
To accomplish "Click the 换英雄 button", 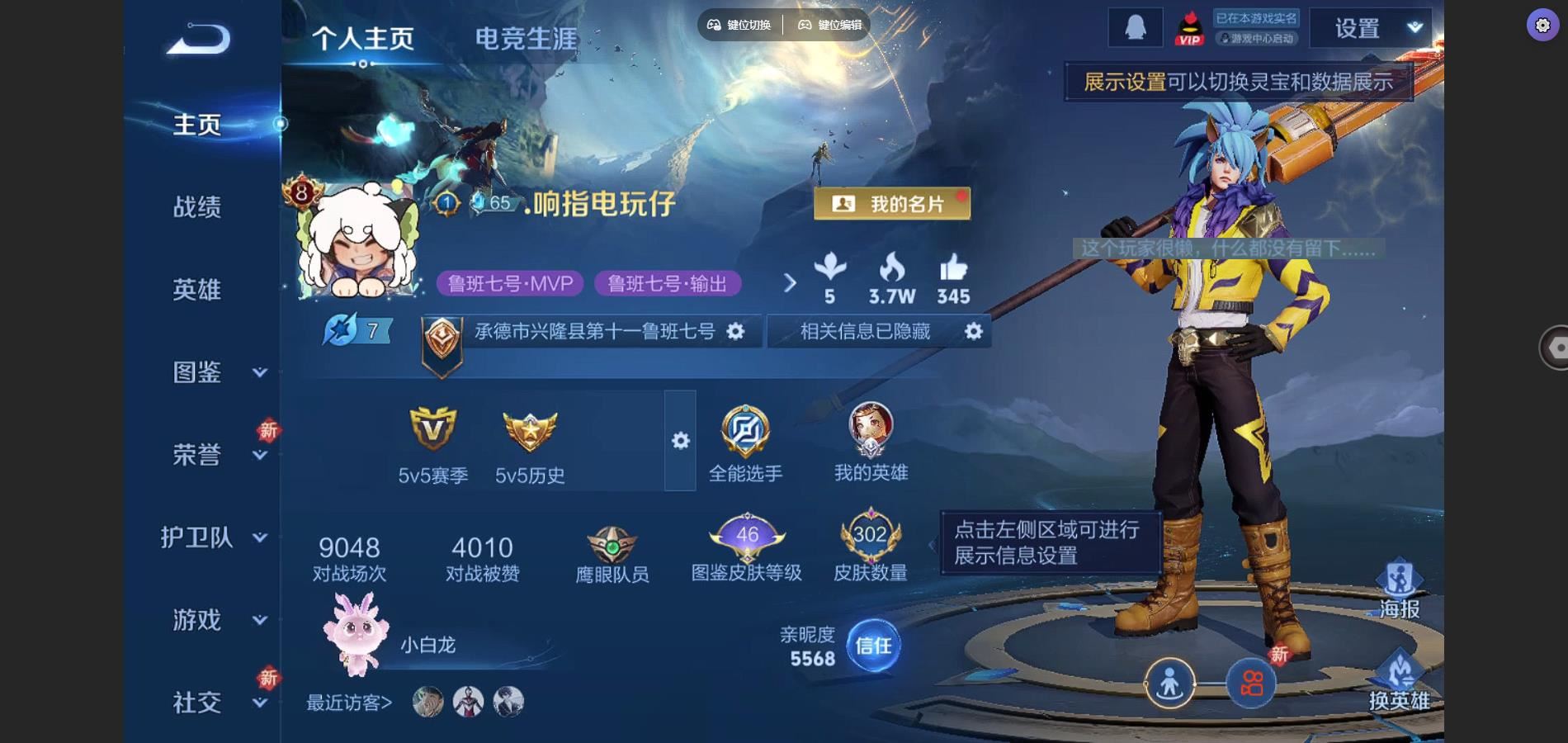I will pyautogui.click(x=1399, y=683).
